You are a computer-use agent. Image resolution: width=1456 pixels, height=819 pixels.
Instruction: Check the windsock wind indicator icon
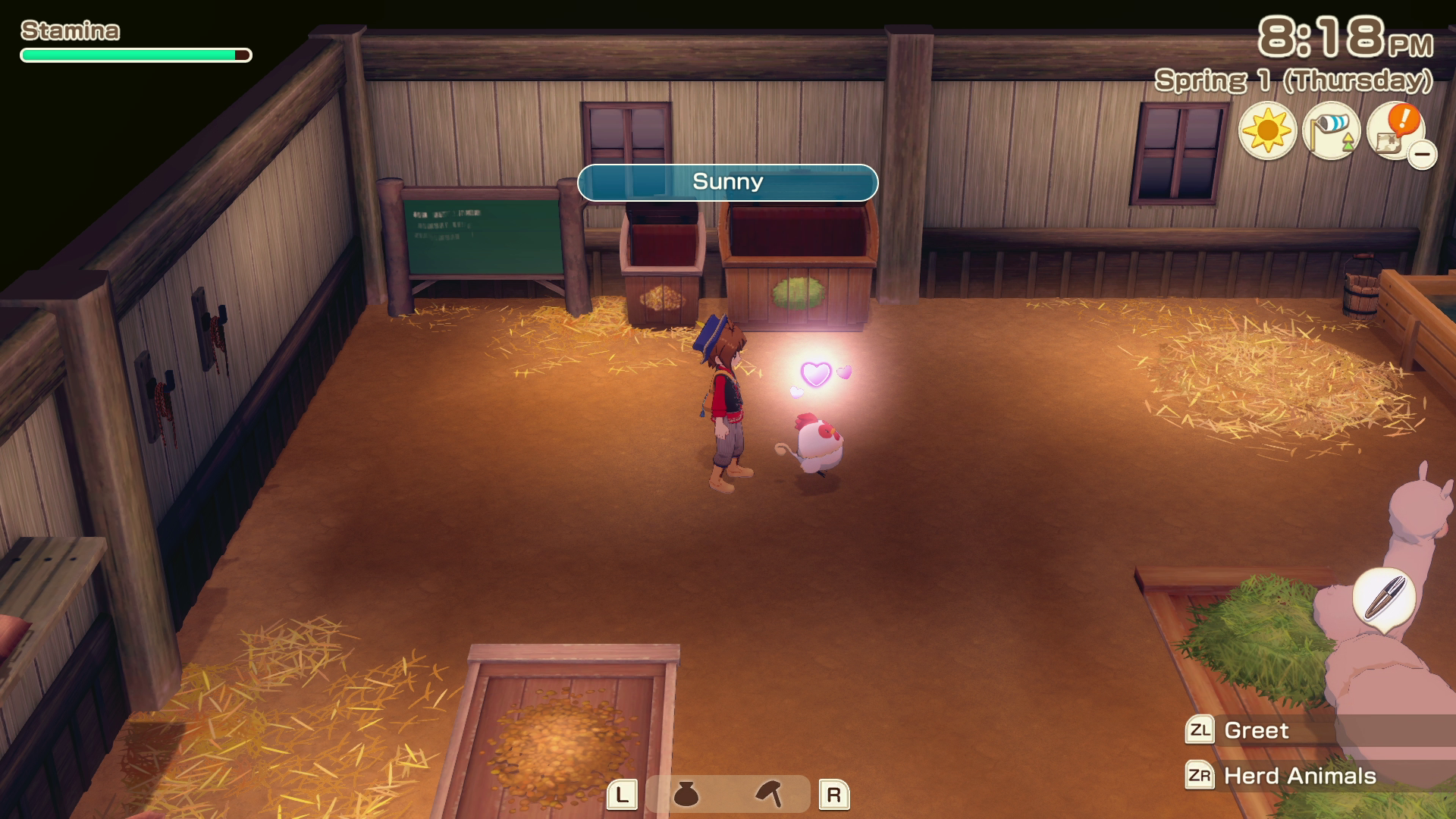[x=1331, y=130]
